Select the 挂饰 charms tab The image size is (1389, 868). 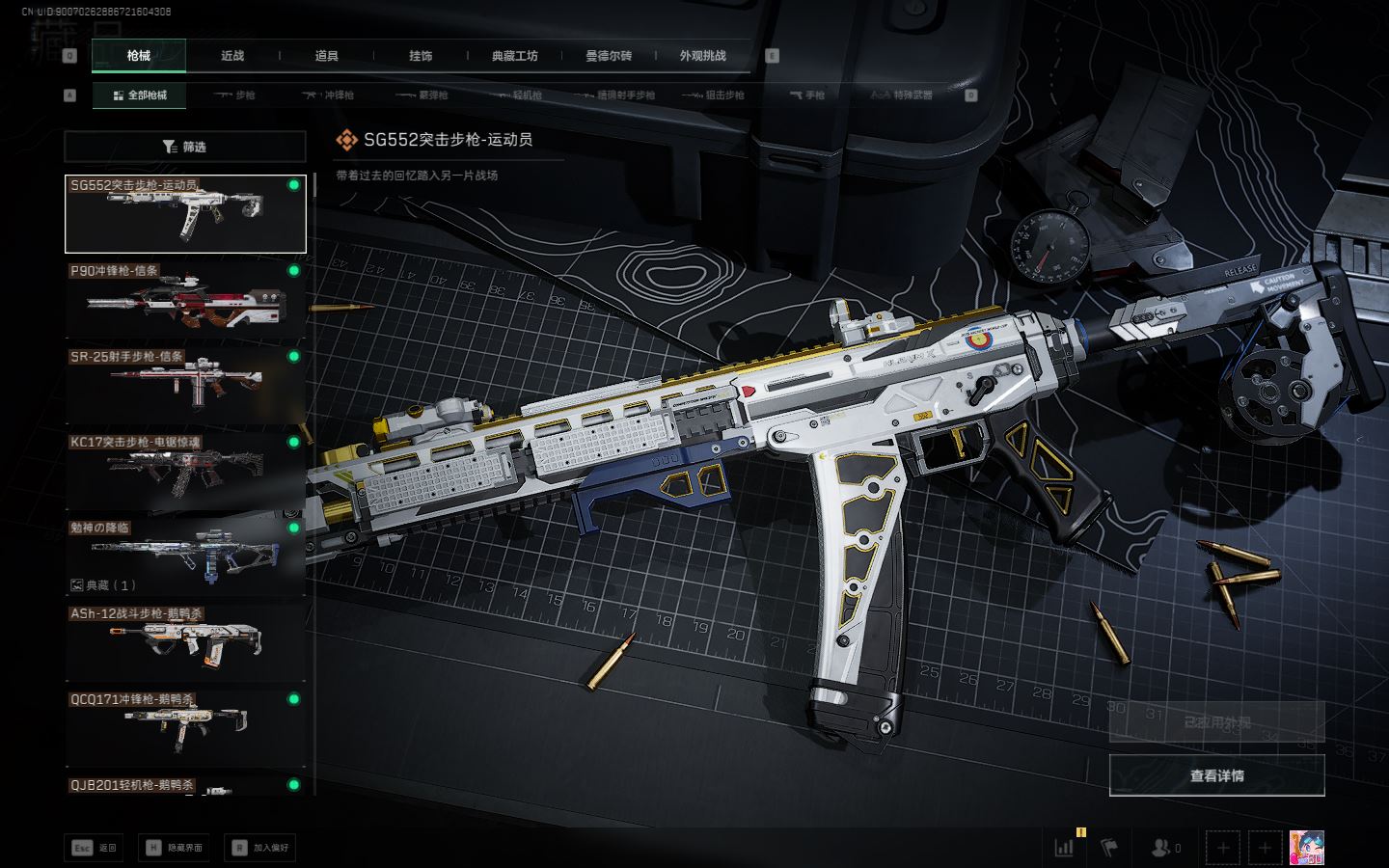tap(421, 56)
